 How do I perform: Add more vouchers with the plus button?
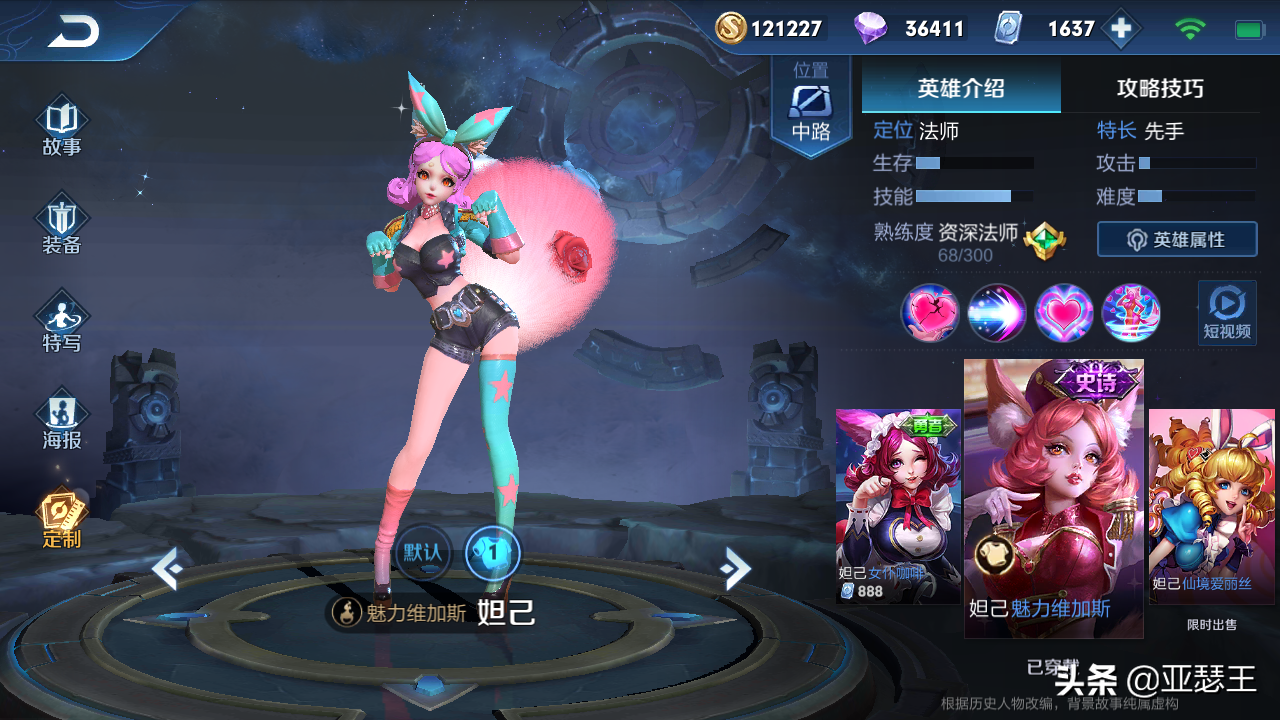(x=1121, y=29)
